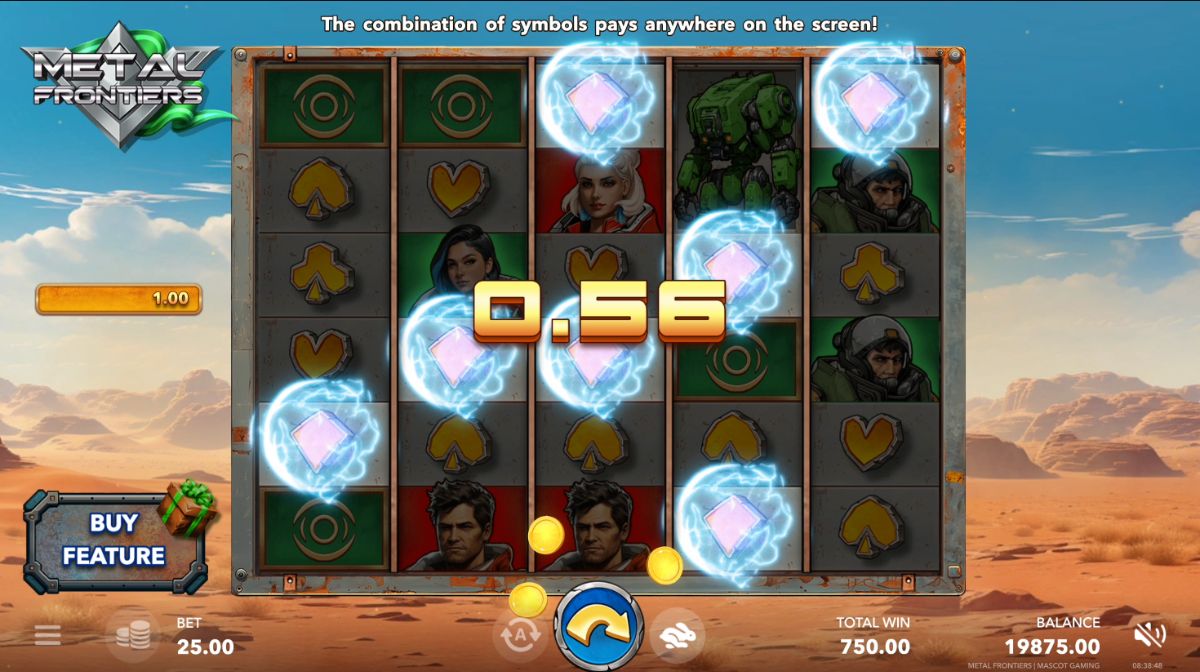Open the hamburger menu
The height and width of the screenshot is (672, 1200).
click(47, 635)
